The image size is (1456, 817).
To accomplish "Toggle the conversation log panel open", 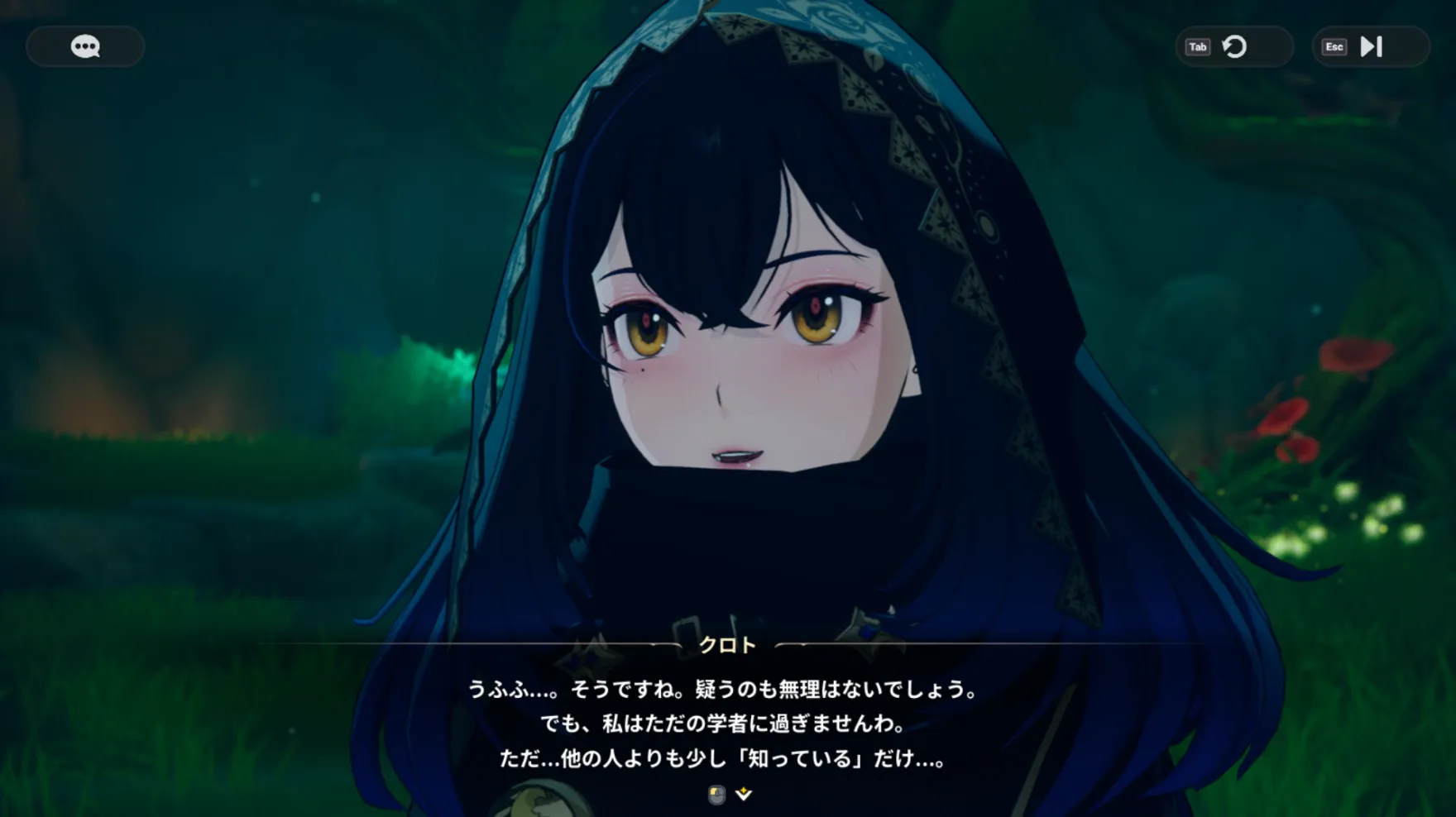I will click(84, 46).
